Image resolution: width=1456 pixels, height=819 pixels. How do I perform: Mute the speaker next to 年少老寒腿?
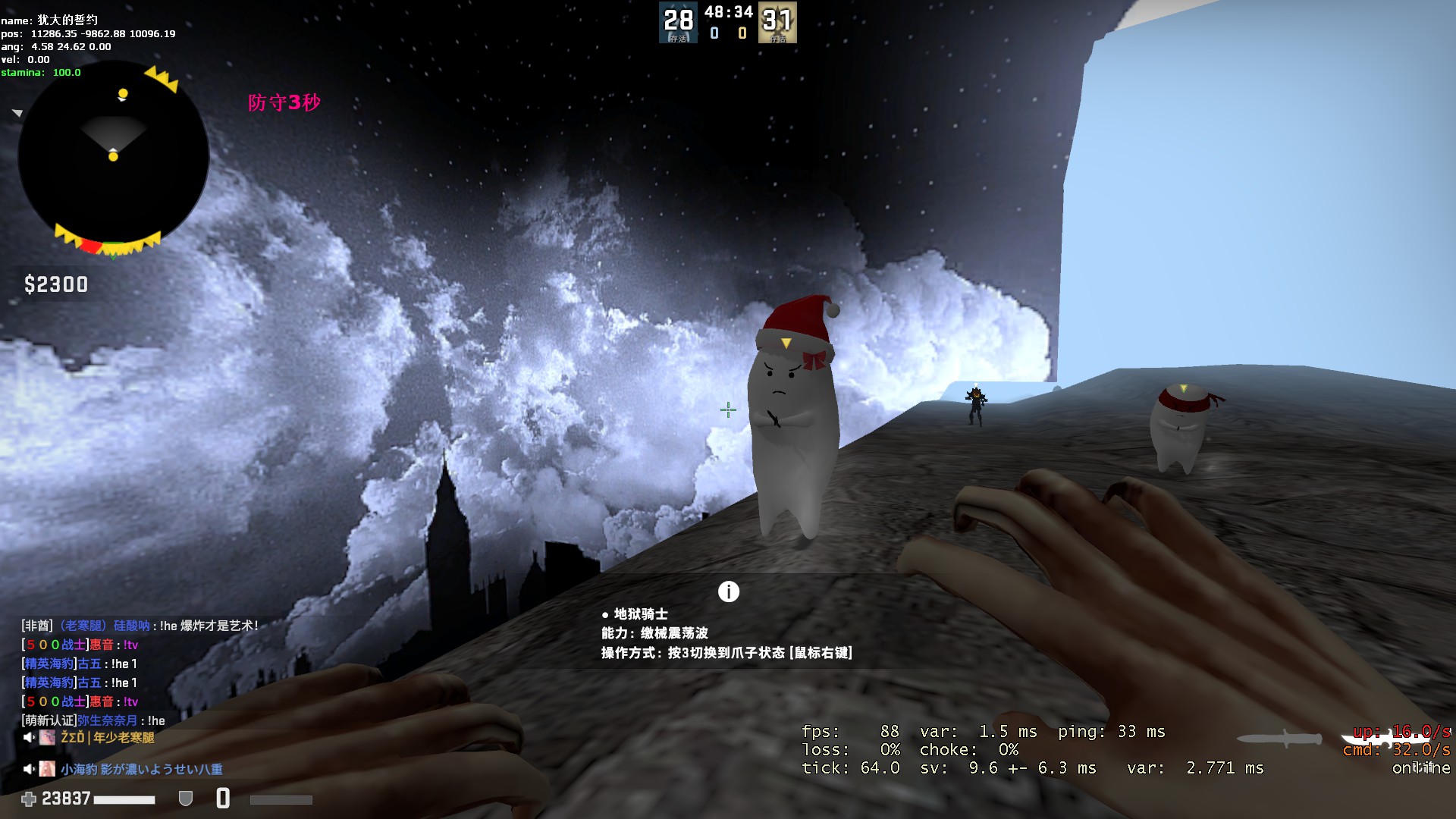coord(28,739)
